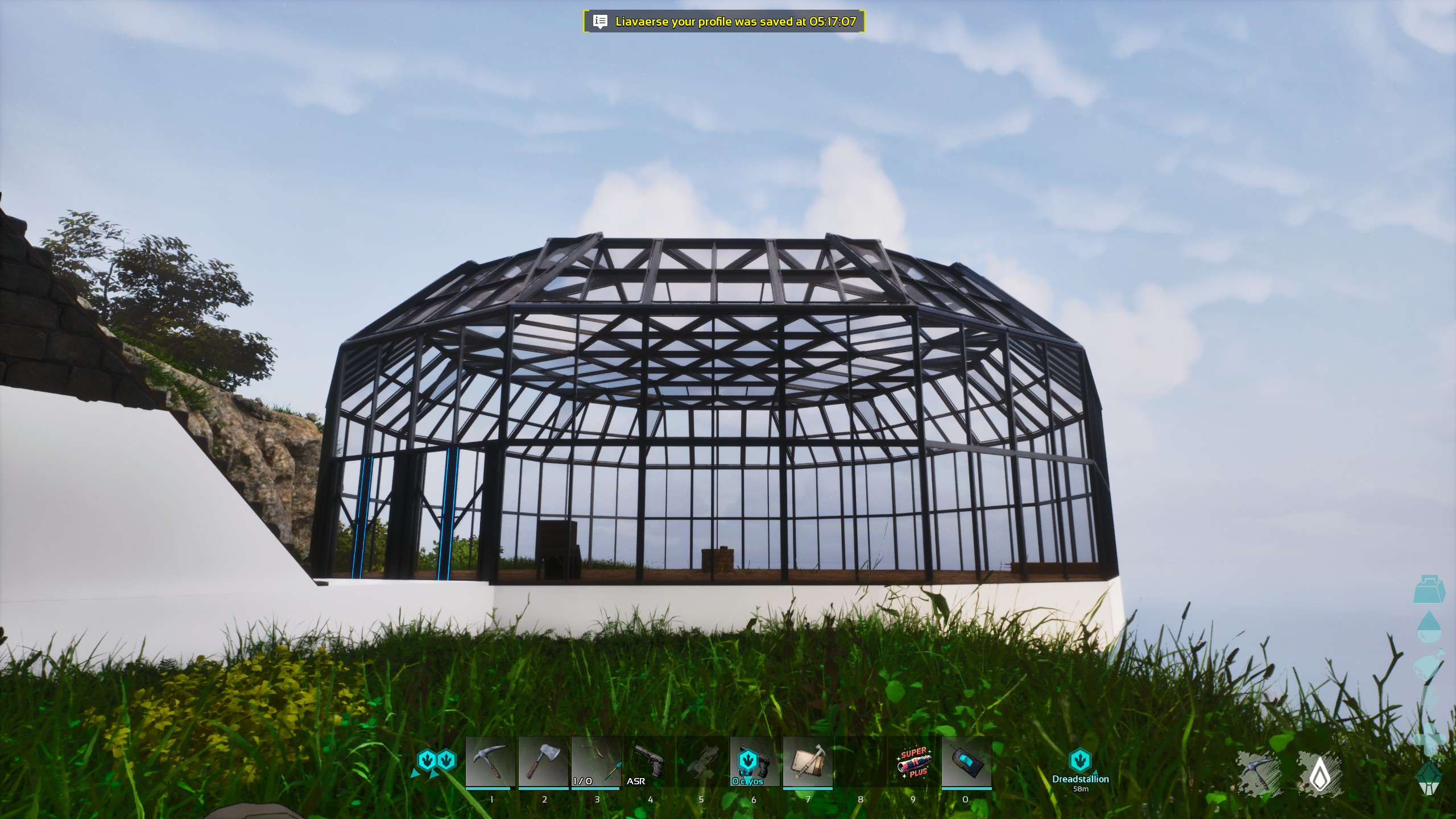Image resolution: width=1456 pixels, height=819 pixels.
Task: Click the weight toolbox icon on right edge
Action: click(1428, 590)
